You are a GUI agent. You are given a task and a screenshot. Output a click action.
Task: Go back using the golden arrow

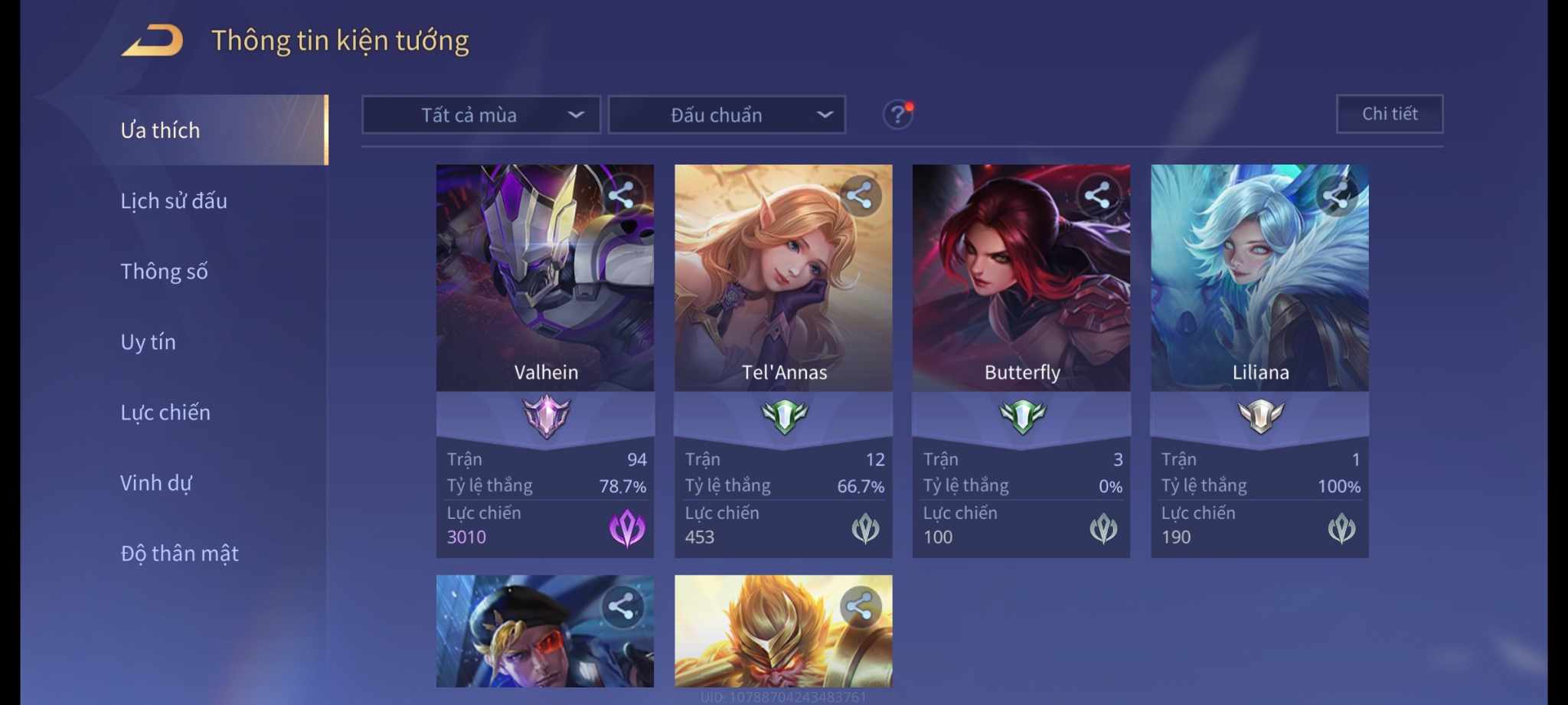coord(152,41)
